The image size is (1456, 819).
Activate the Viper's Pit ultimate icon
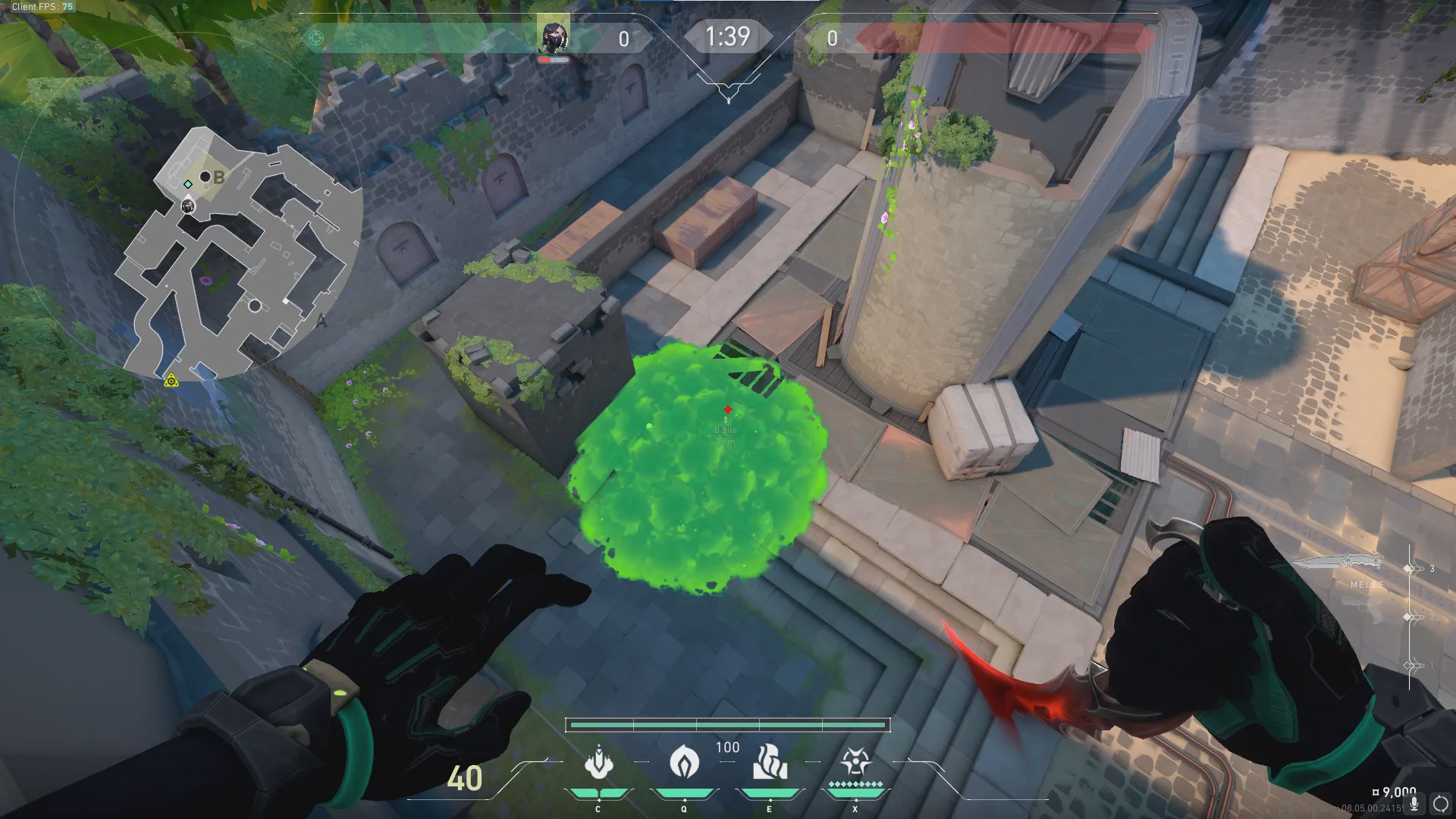point(855,761)
